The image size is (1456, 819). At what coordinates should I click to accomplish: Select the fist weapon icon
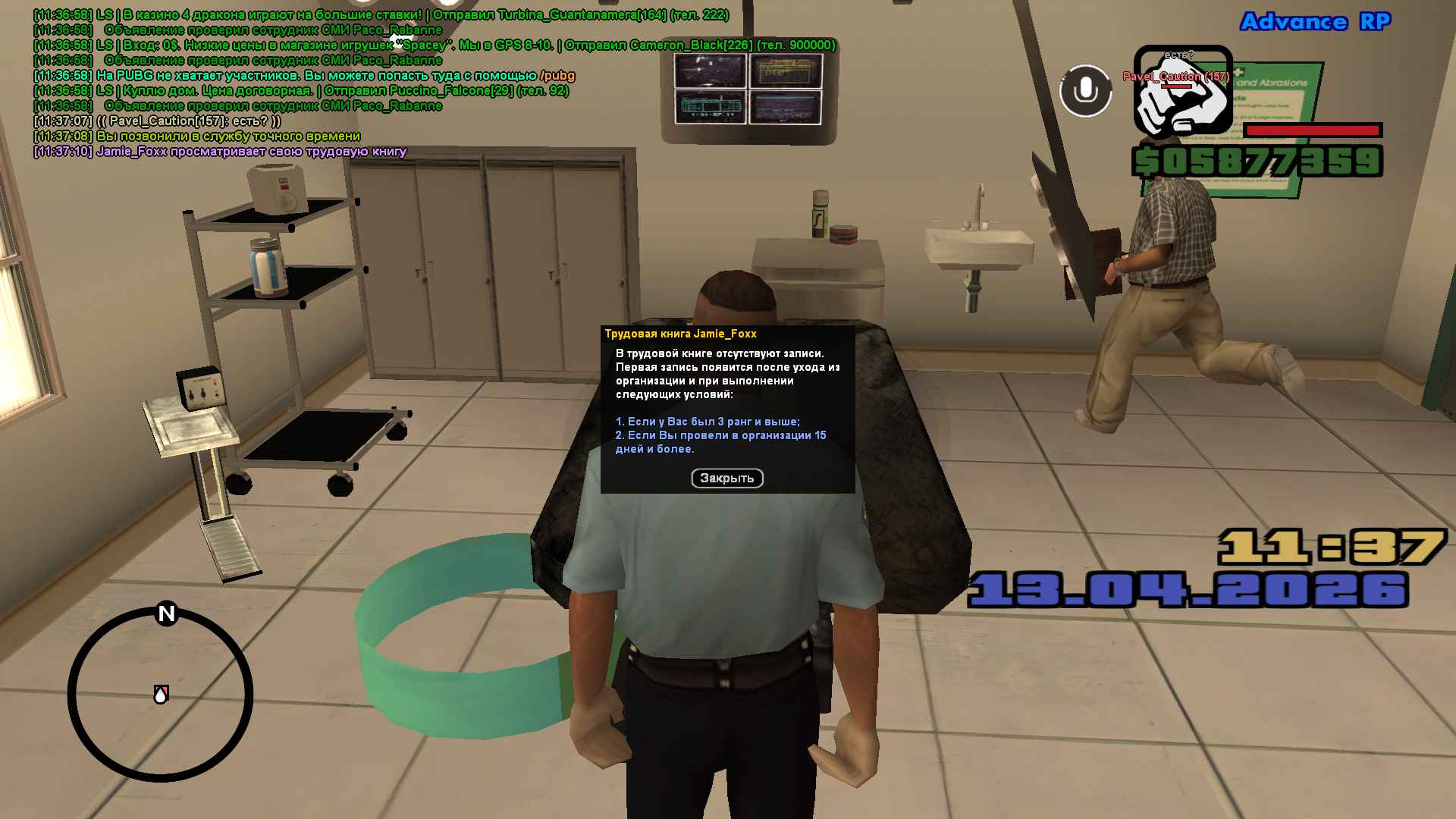click(1182, 92)
